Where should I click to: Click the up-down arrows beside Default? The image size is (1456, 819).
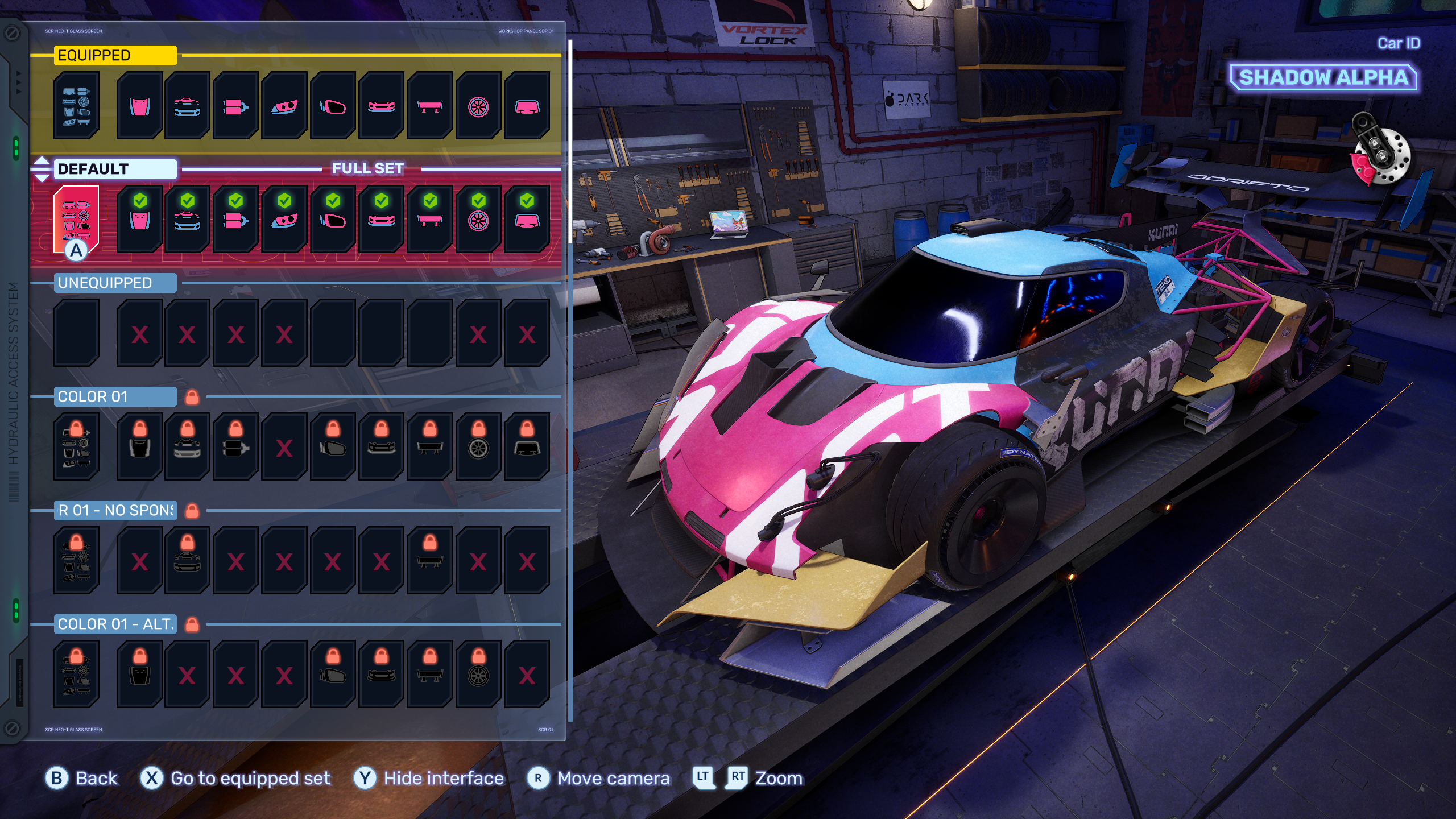point(42,169)
